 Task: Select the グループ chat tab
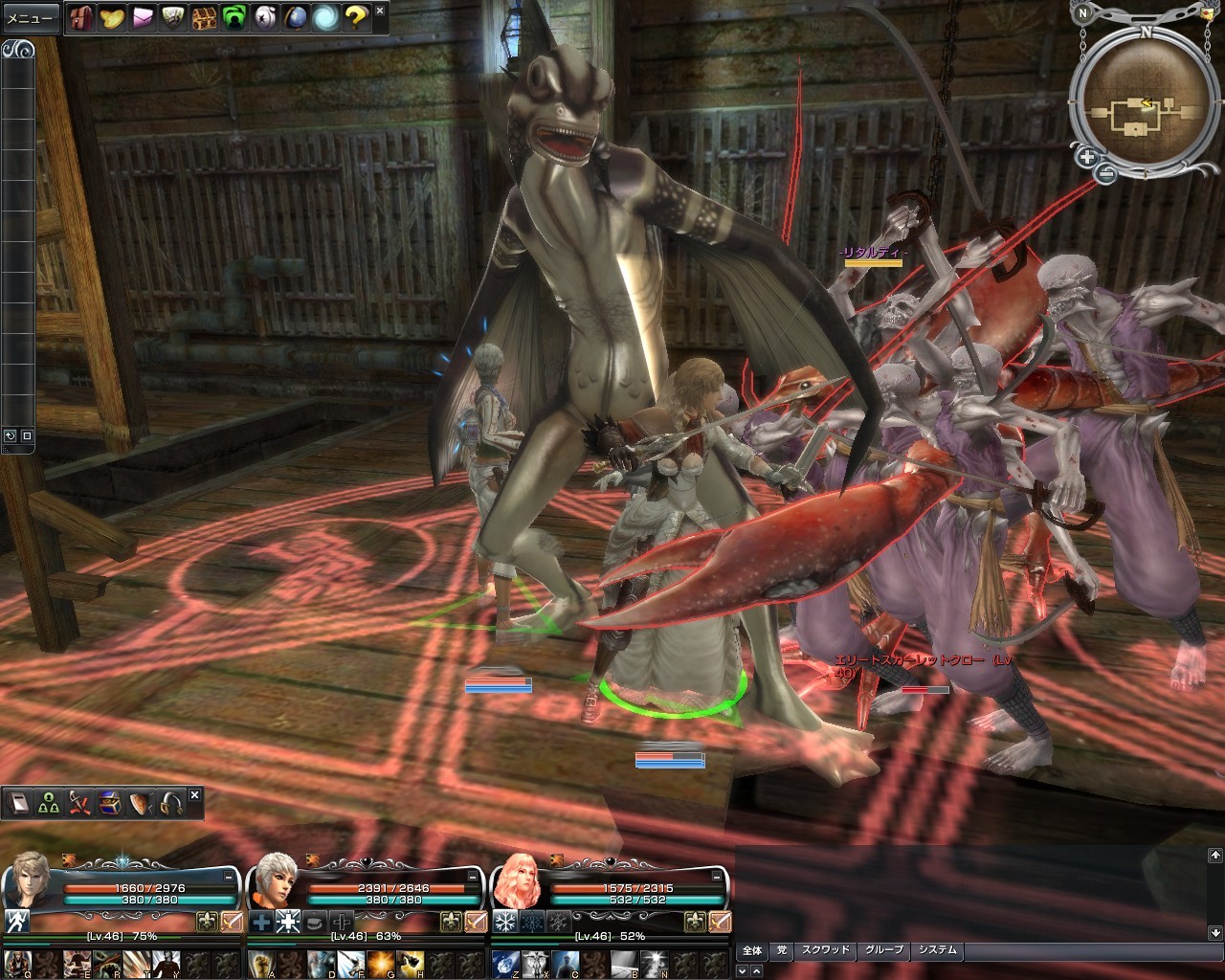[x=883, y=950]
